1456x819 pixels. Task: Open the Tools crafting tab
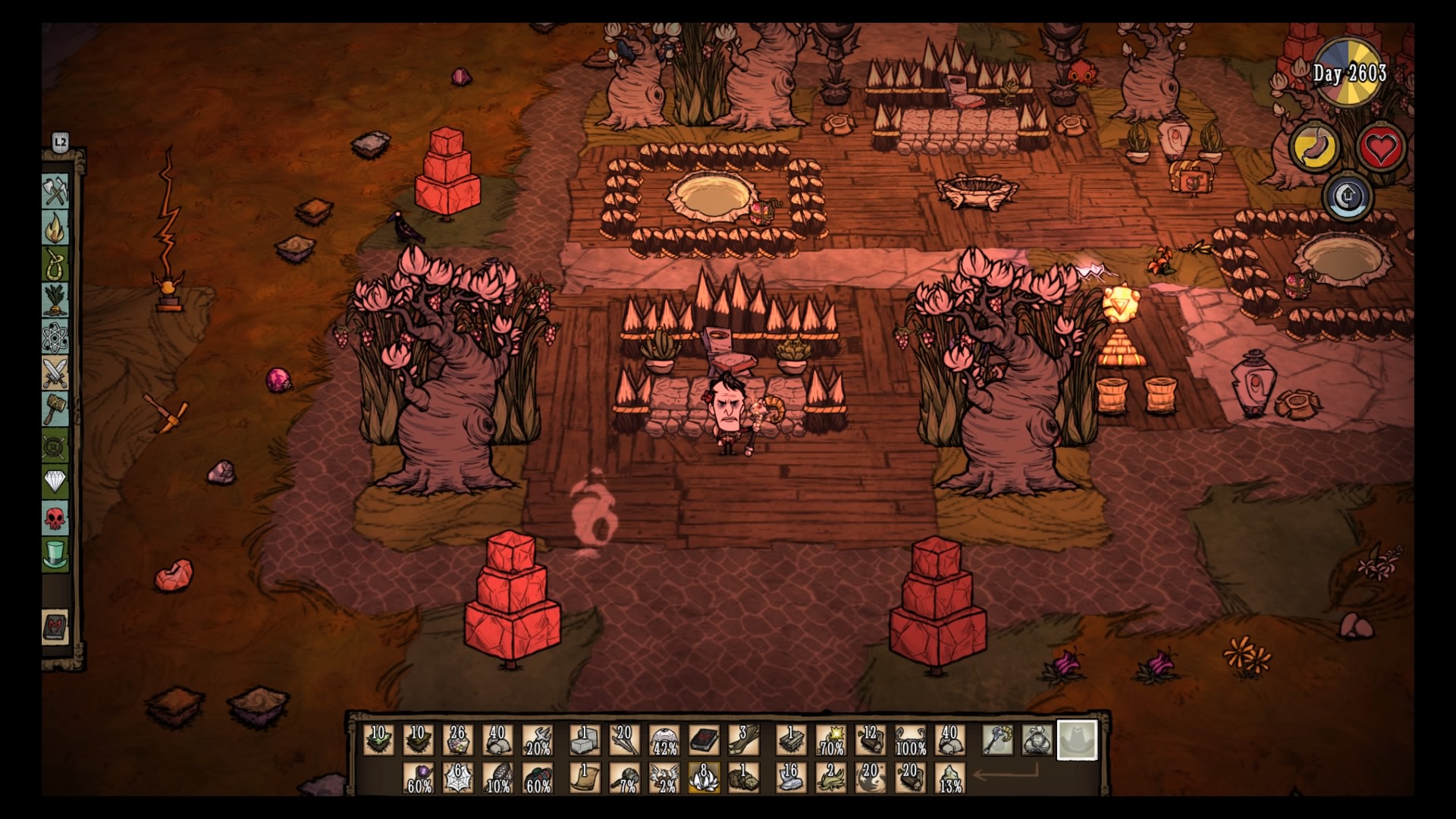55,191
